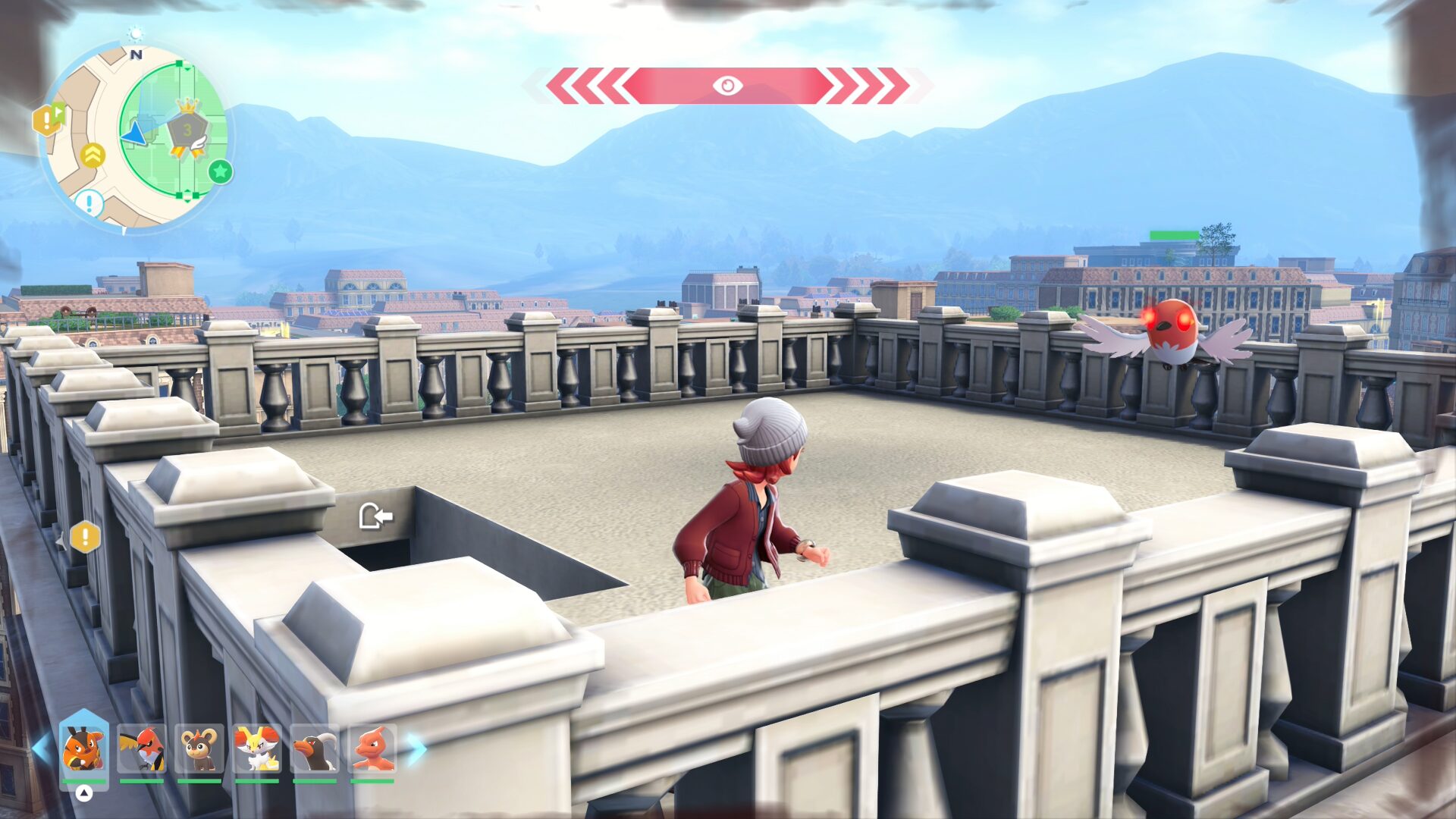Choose Litleo from the party bar
This screenshot has height=819, width=1456.
pos(199,748)
